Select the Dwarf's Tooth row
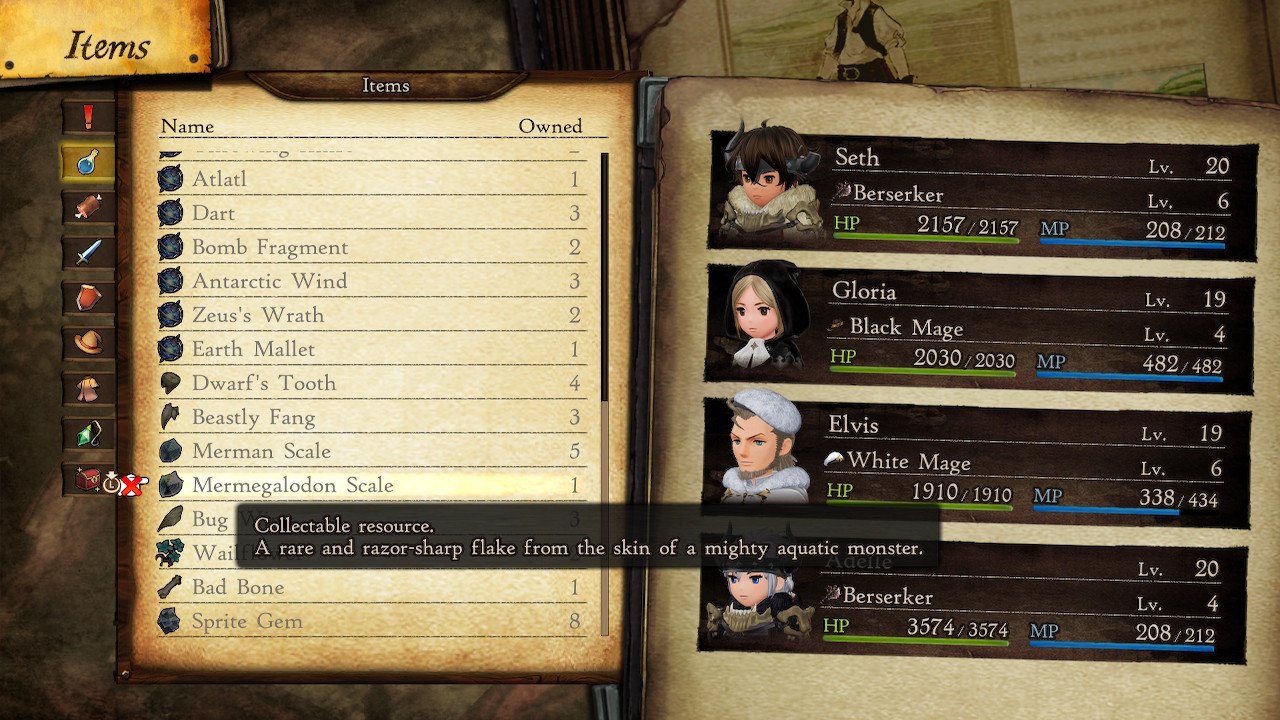This screenshot has height=720, width=1280. pyautogui.click(x=370, y=384)
